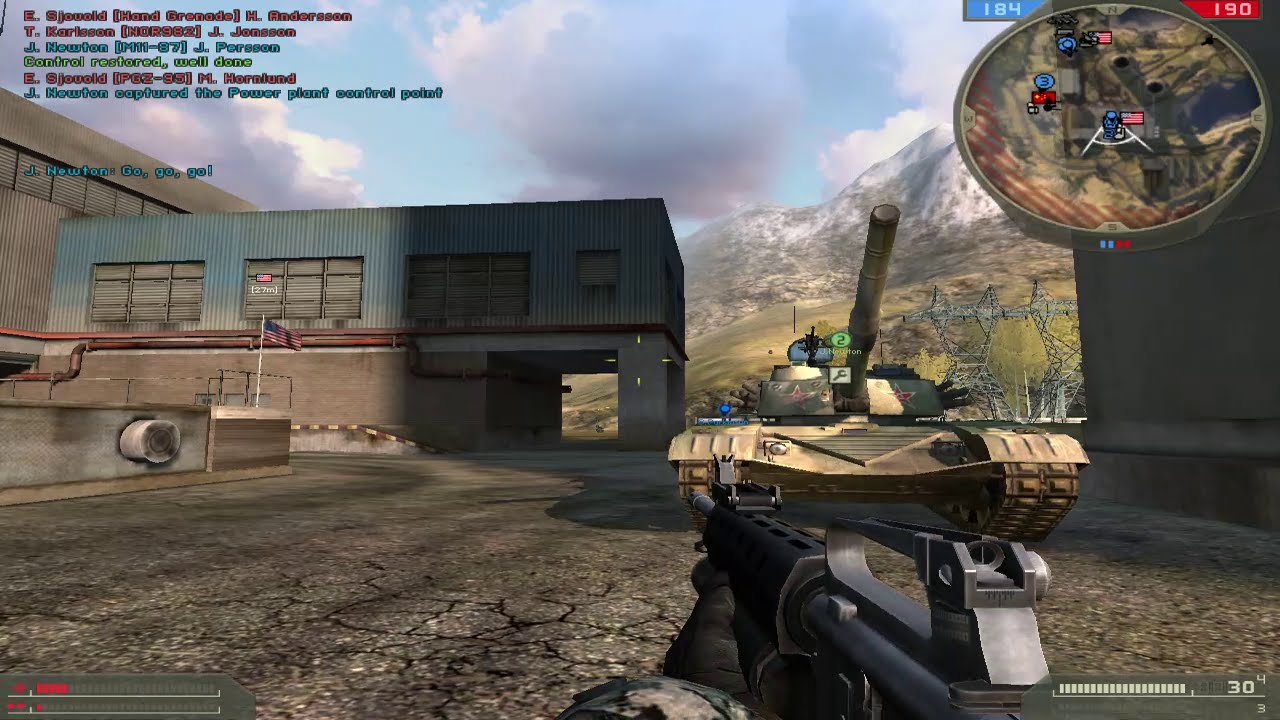Viewport: 1280px width, 720px height.
Task: Click the squad color dots below the minimap
Action: pos(1115,243)
